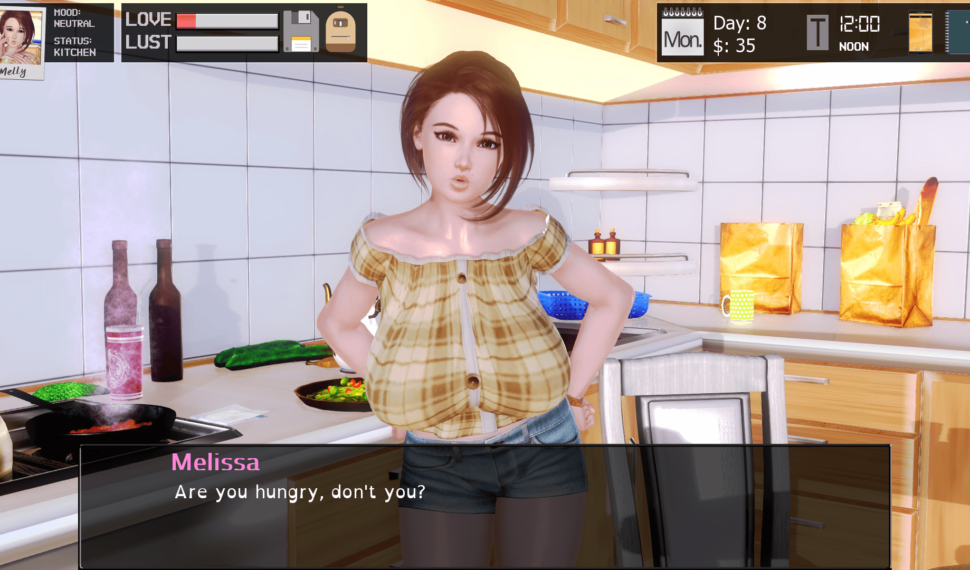Open the orange smartphone
970x570 pixels.
pyautogui.click(x=920, y=32)
